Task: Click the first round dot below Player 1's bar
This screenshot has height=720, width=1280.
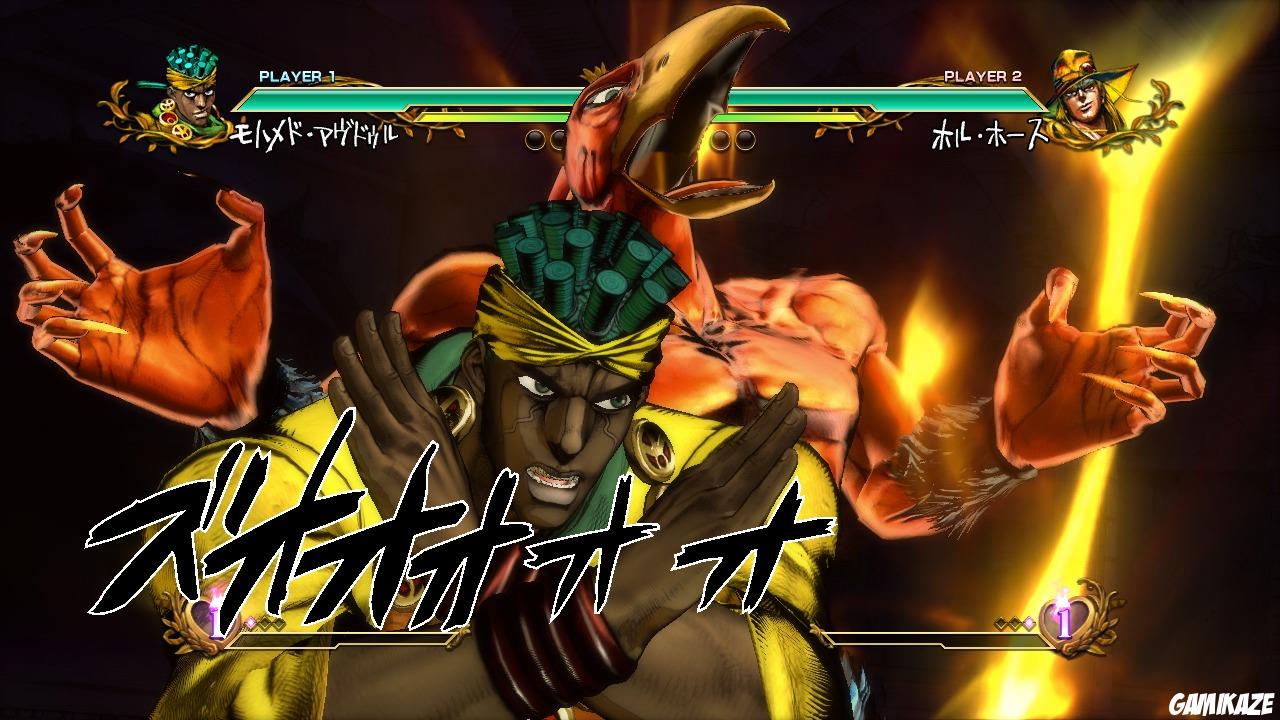Action: 534,138
